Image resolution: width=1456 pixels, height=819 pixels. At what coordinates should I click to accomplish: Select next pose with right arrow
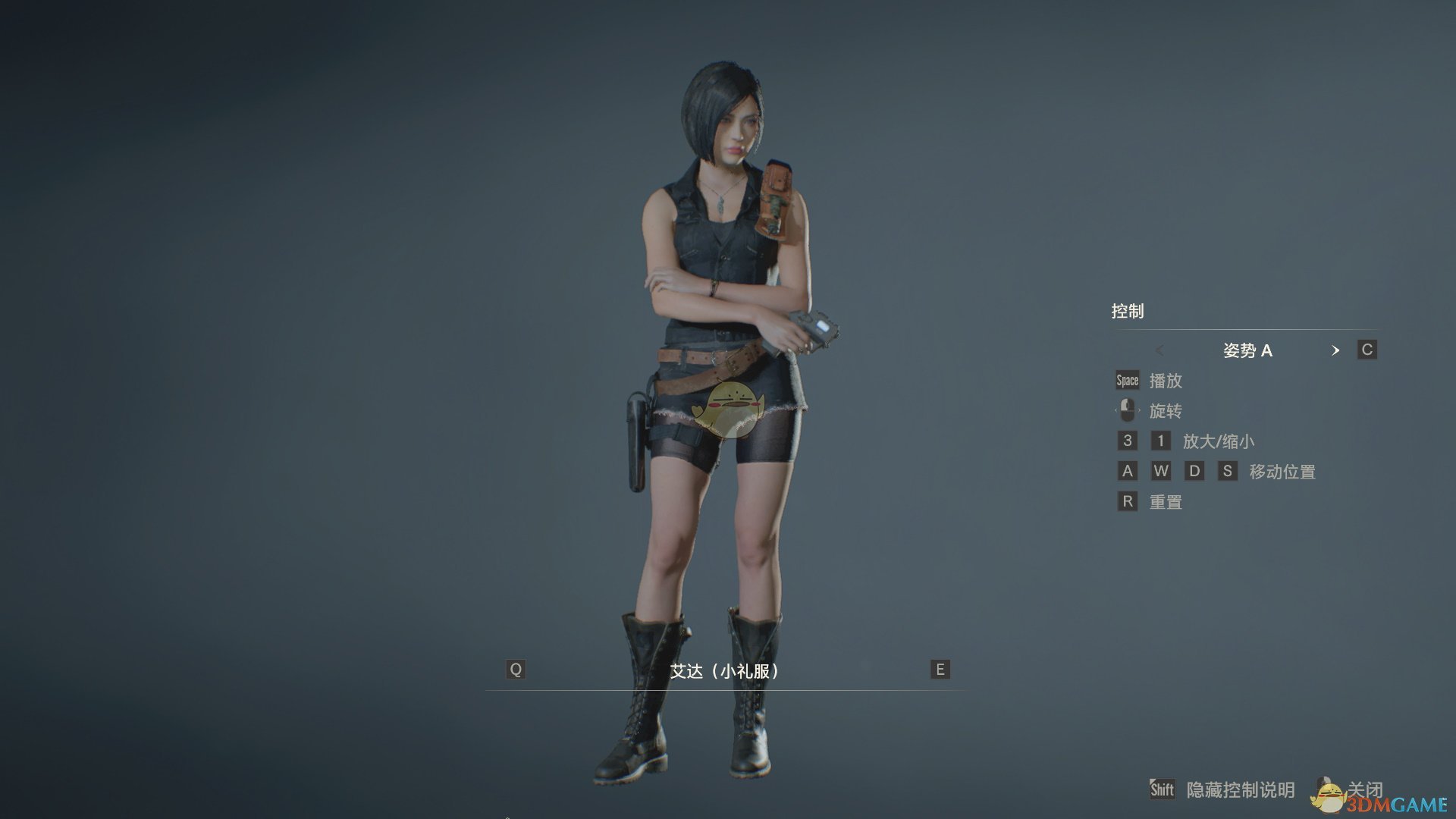1336,350
